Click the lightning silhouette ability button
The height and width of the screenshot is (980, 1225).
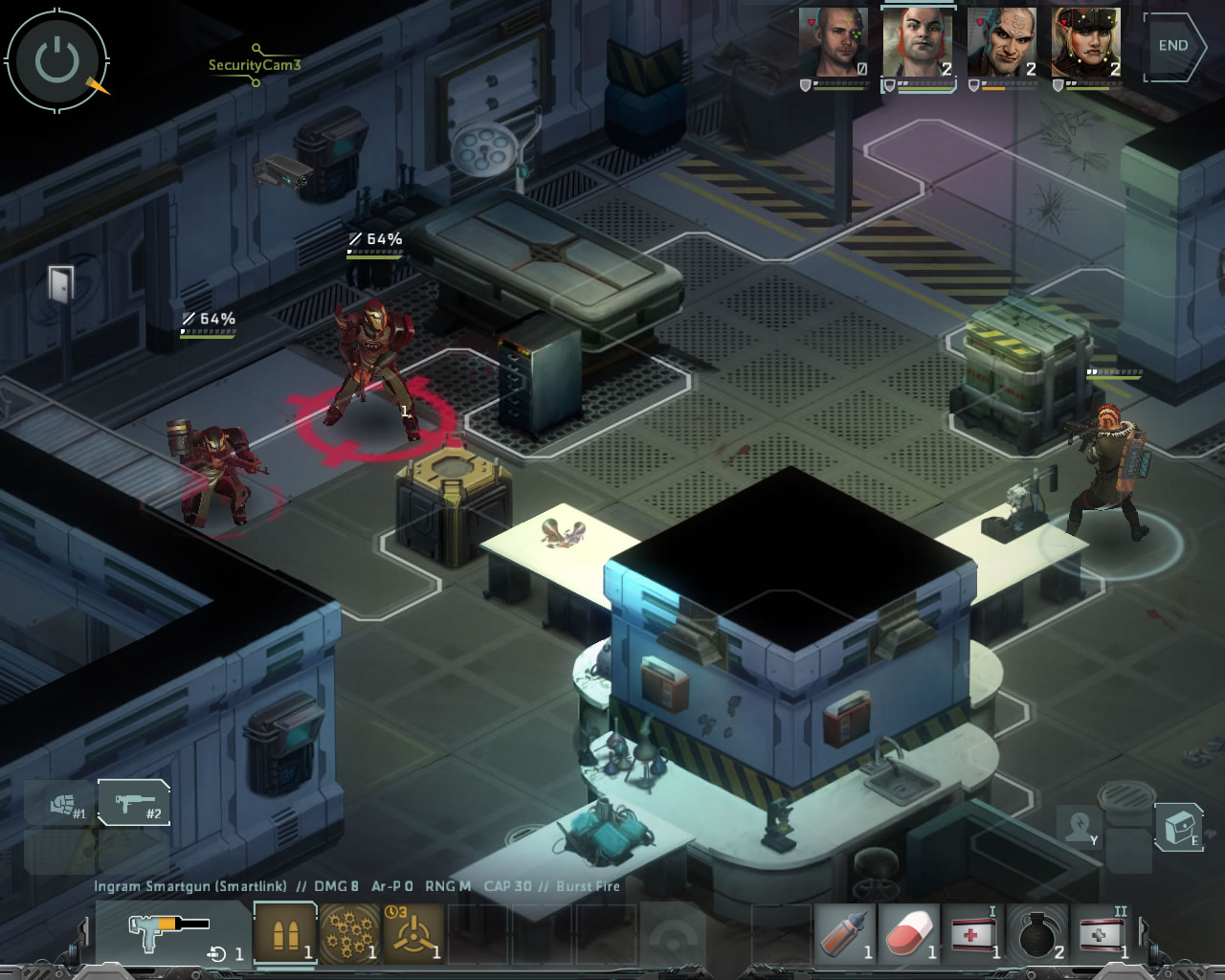click(x=1079, y=825)
